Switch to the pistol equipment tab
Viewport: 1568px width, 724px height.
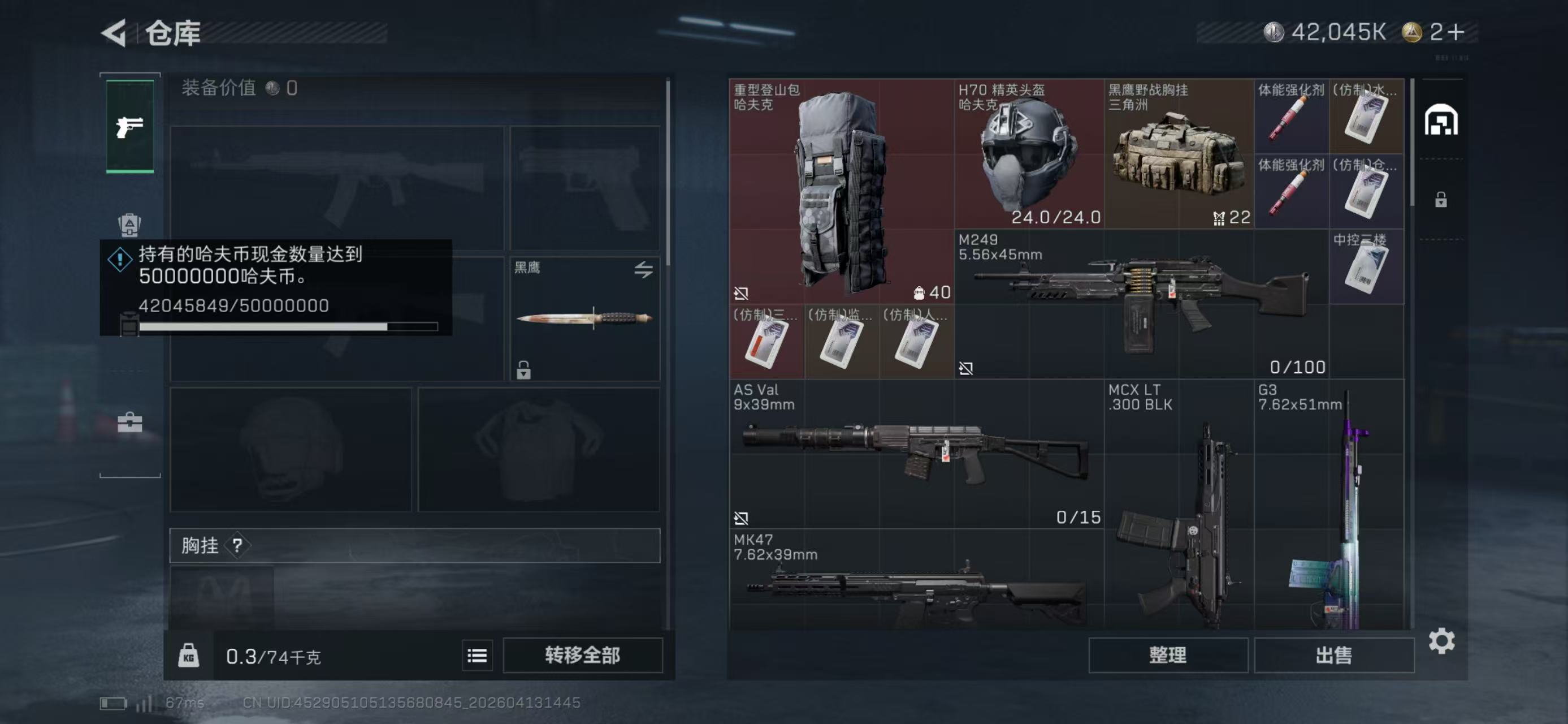(129, 127)
